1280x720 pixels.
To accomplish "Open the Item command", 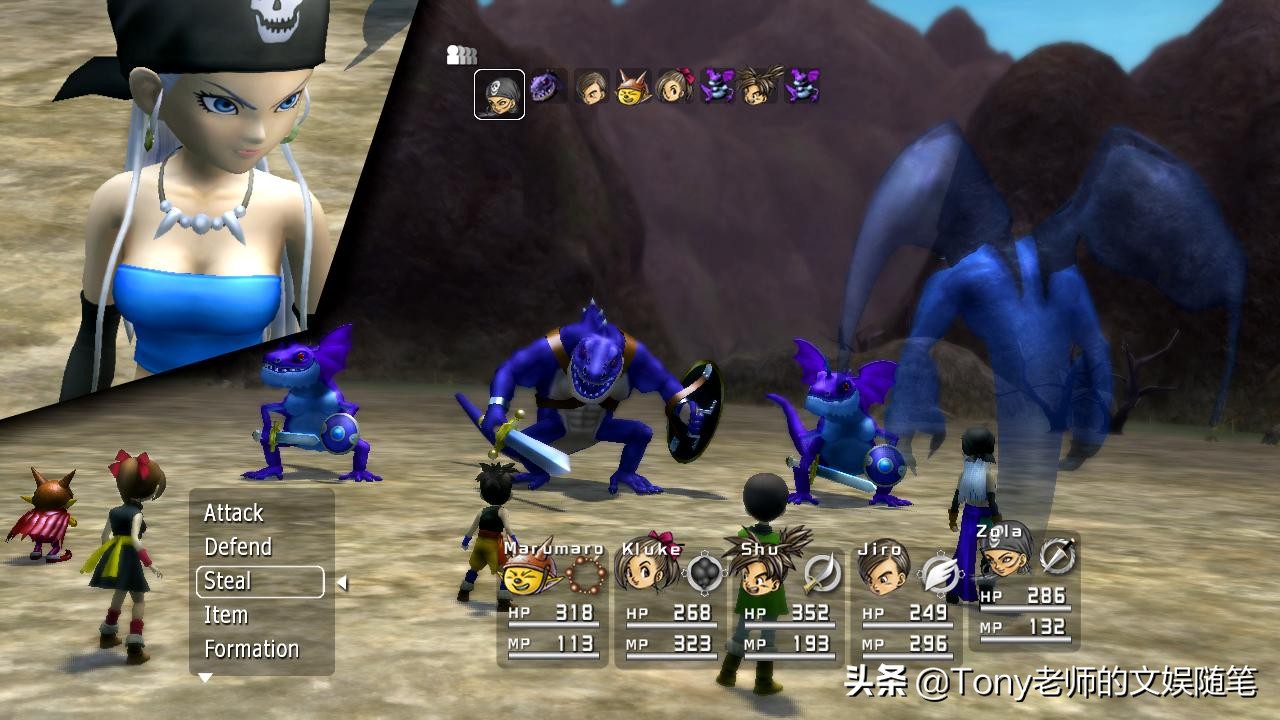I will point(227,615).
